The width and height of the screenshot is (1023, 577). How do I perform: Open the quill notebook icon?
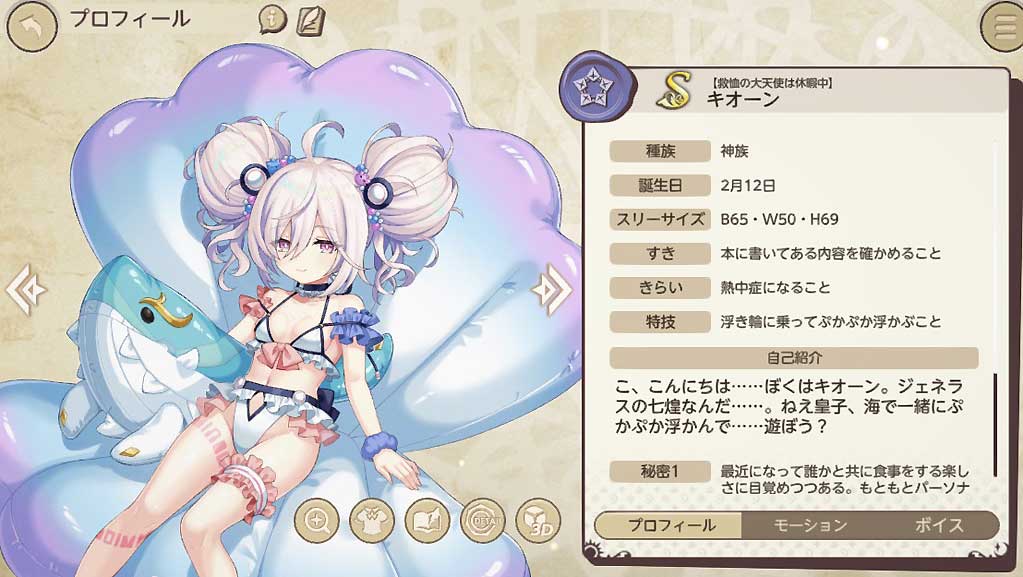[310, 19]
